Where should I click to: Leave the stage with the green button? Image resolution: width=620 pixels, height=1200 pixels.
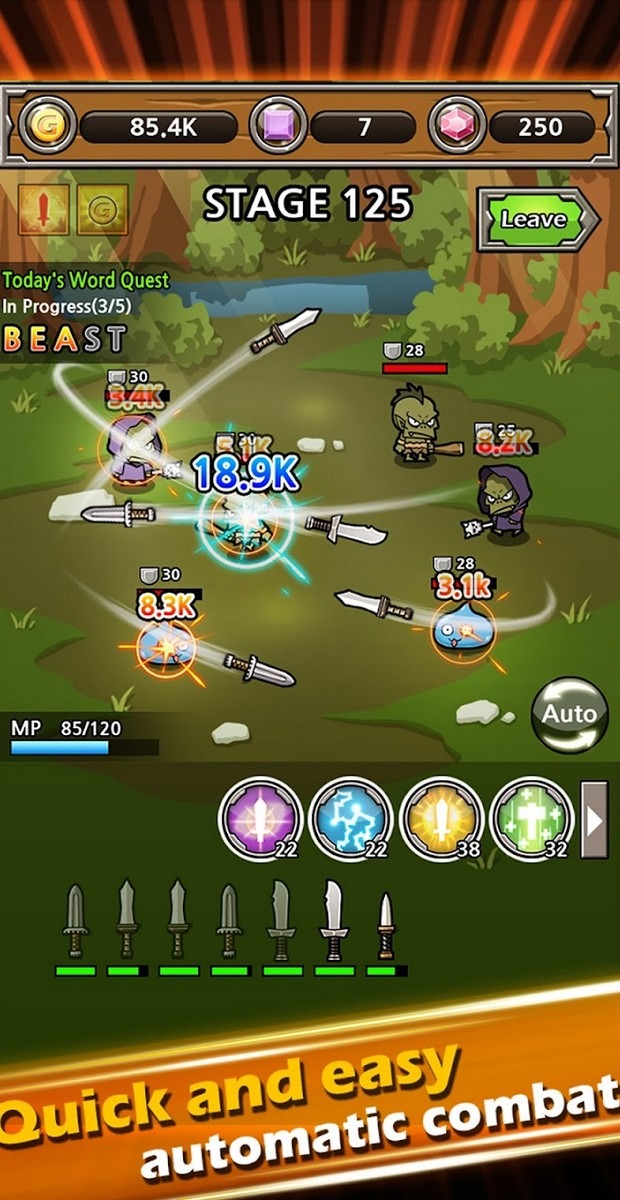pyautogui.click(x=537, y=218)
